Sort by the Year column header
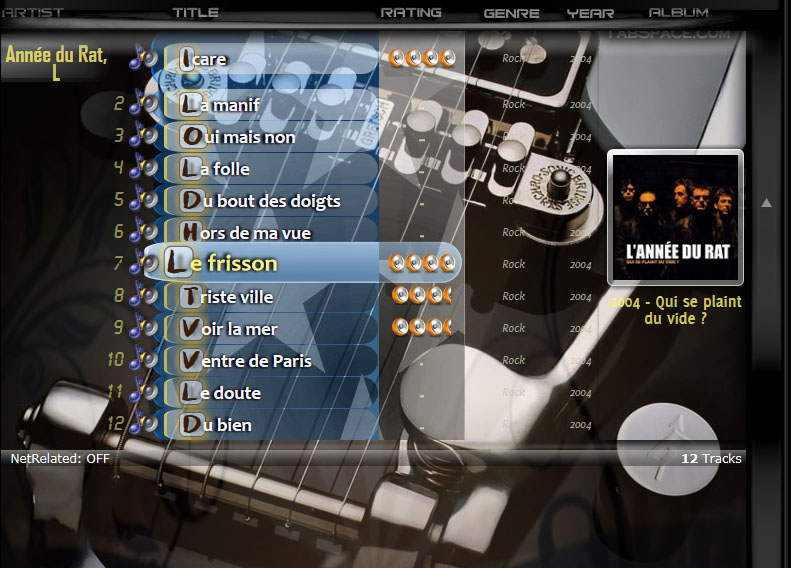 click(x=590, y=14)
